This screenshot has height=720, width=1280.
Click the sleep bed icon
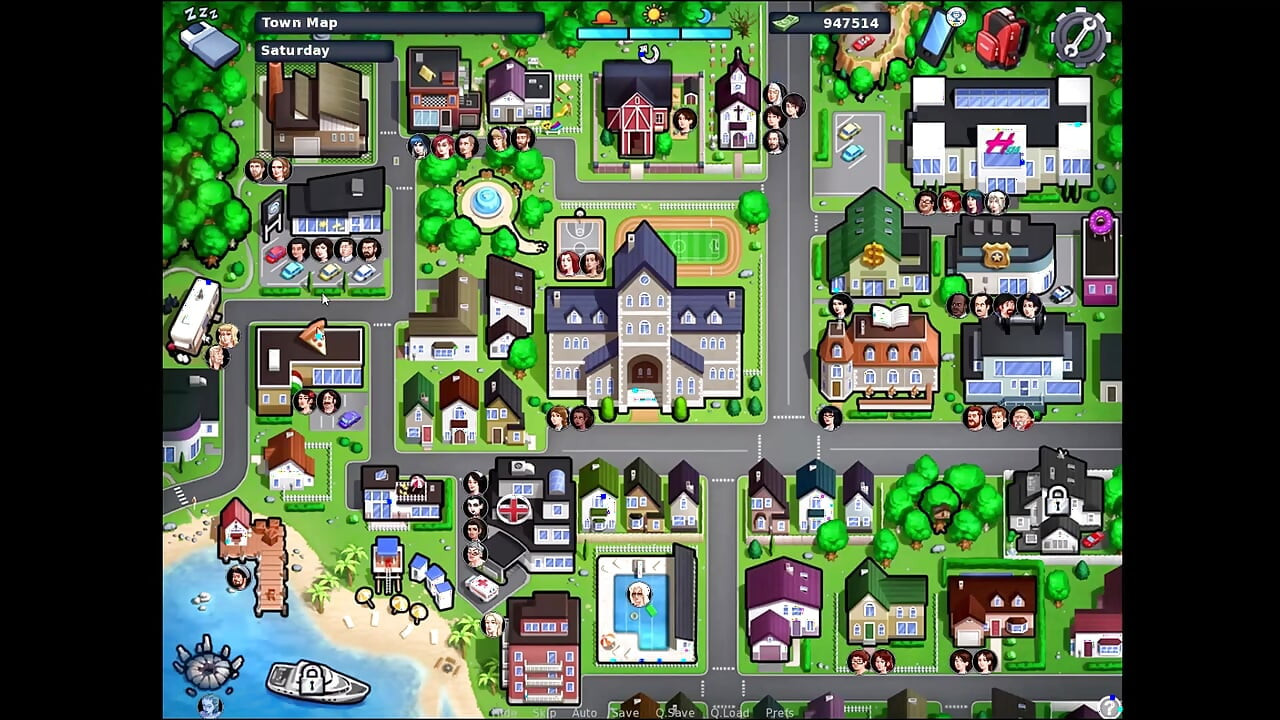point(207,40)
